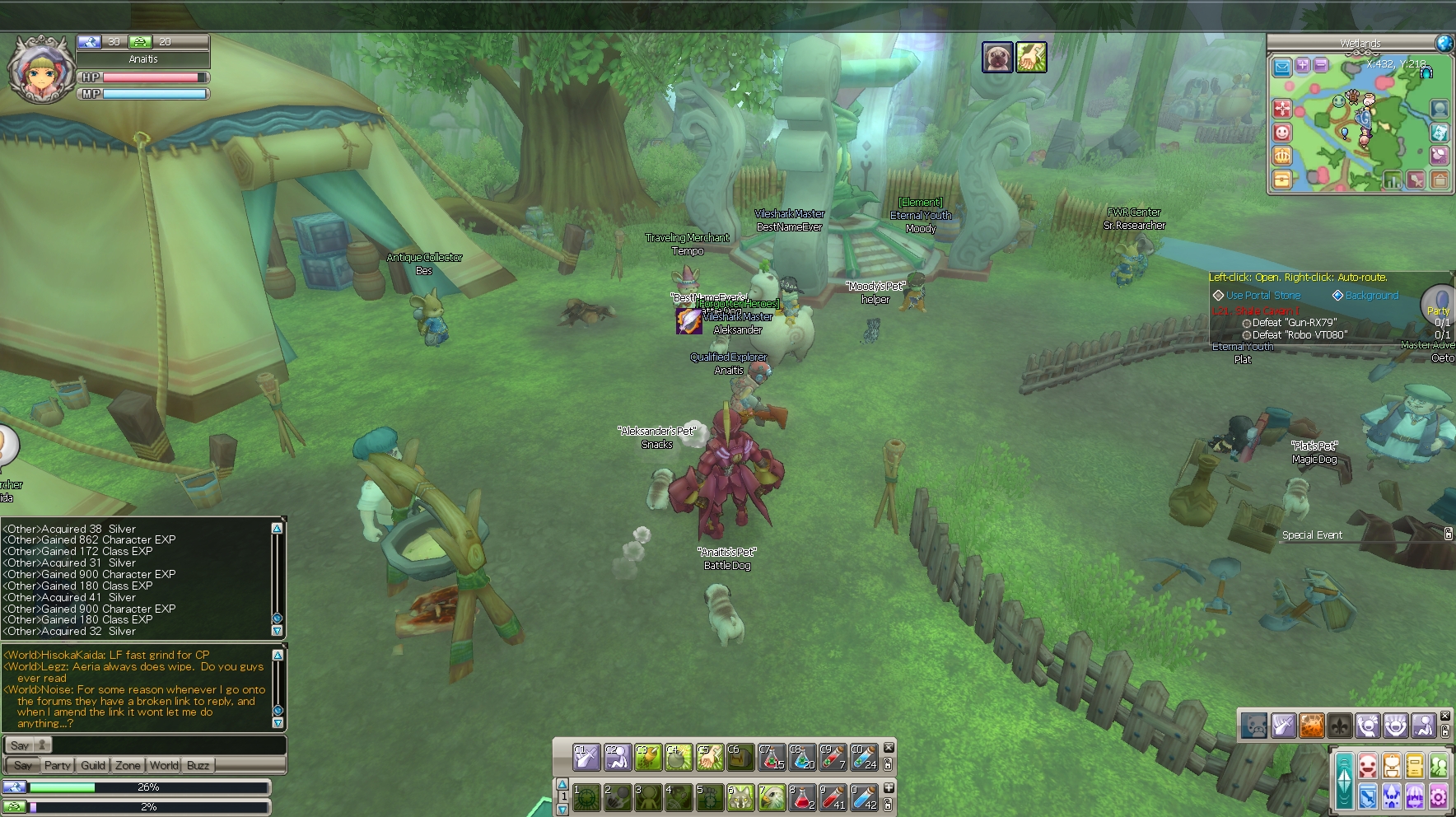Use the red potion in slot C7
Image resolution: width=1456 pixels, height=817 pixels.
[772, 757]
